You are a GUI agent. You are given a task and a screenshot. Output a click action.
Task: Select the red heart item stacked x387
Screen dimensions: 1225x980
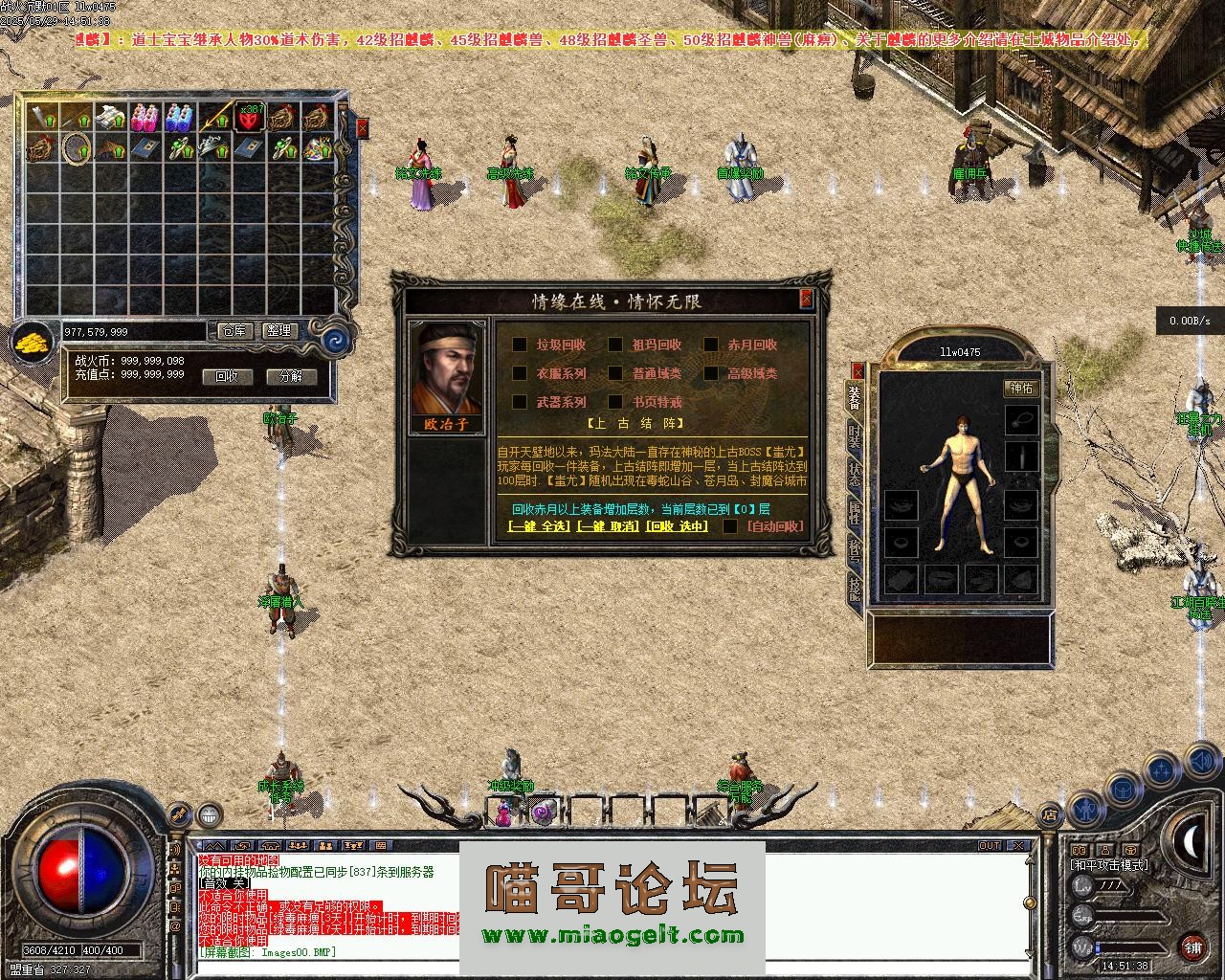(251, 118)
